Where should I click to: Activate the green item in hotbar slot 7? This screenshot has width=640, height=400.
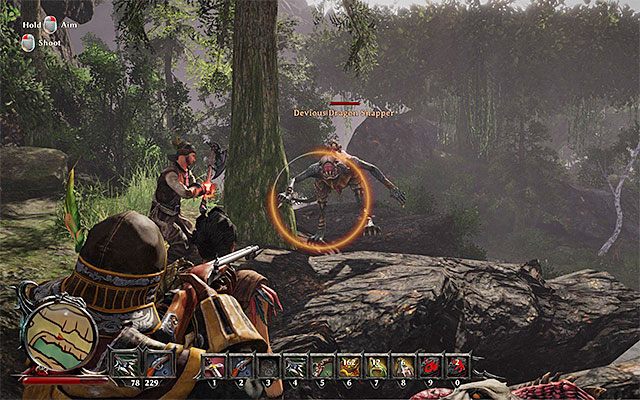pyautogui.click(x=375, y=365)
